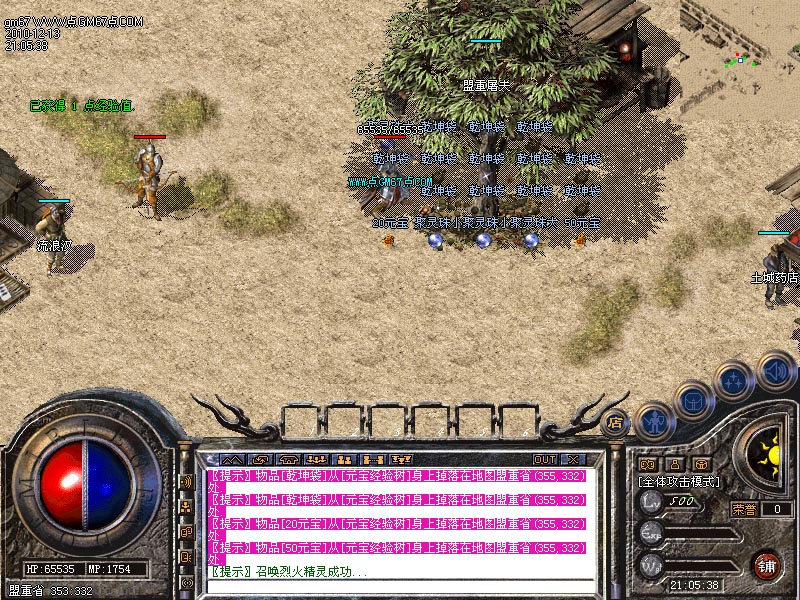Open the bag inventory round button
The image size is (800, 600).
693,400
